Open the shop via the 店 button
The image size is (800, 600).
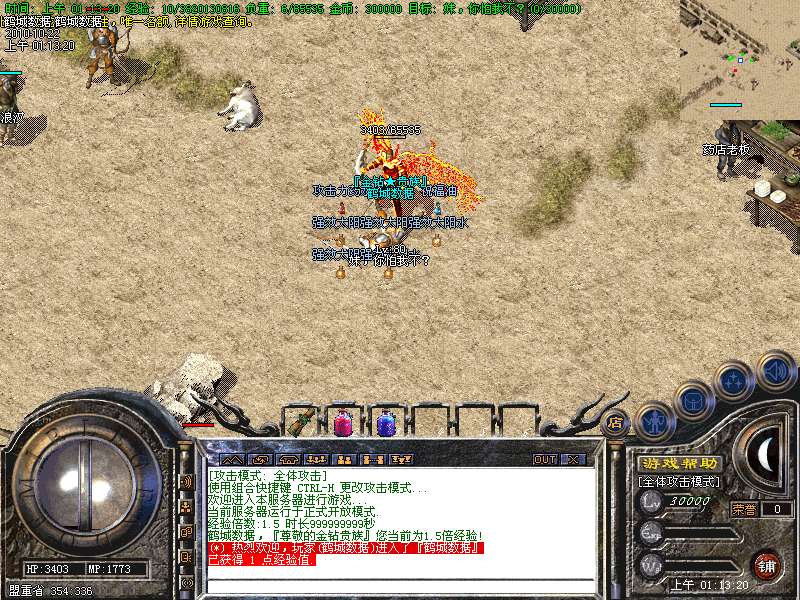point(615,422)
